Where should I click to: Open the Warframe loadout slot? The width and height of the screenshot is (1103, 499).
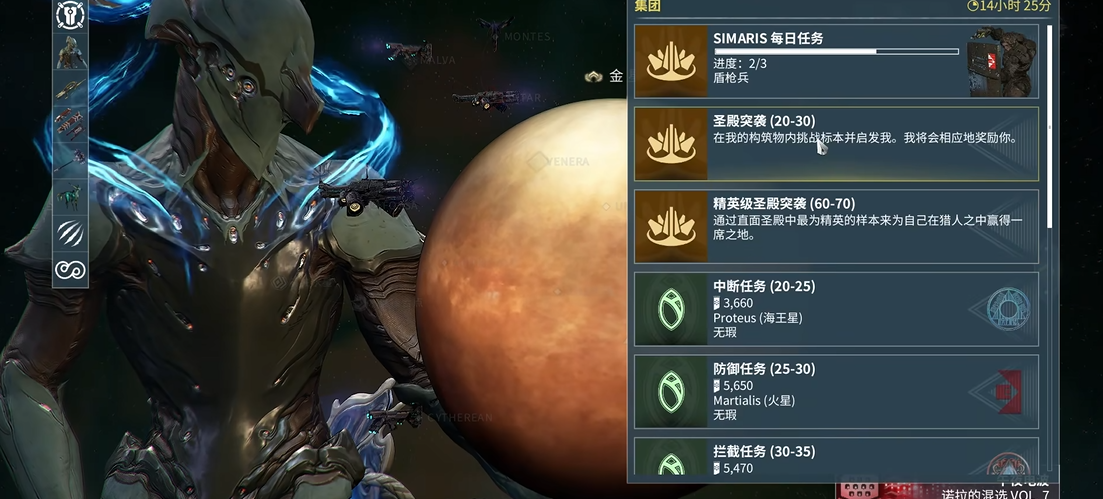point(71,52)
